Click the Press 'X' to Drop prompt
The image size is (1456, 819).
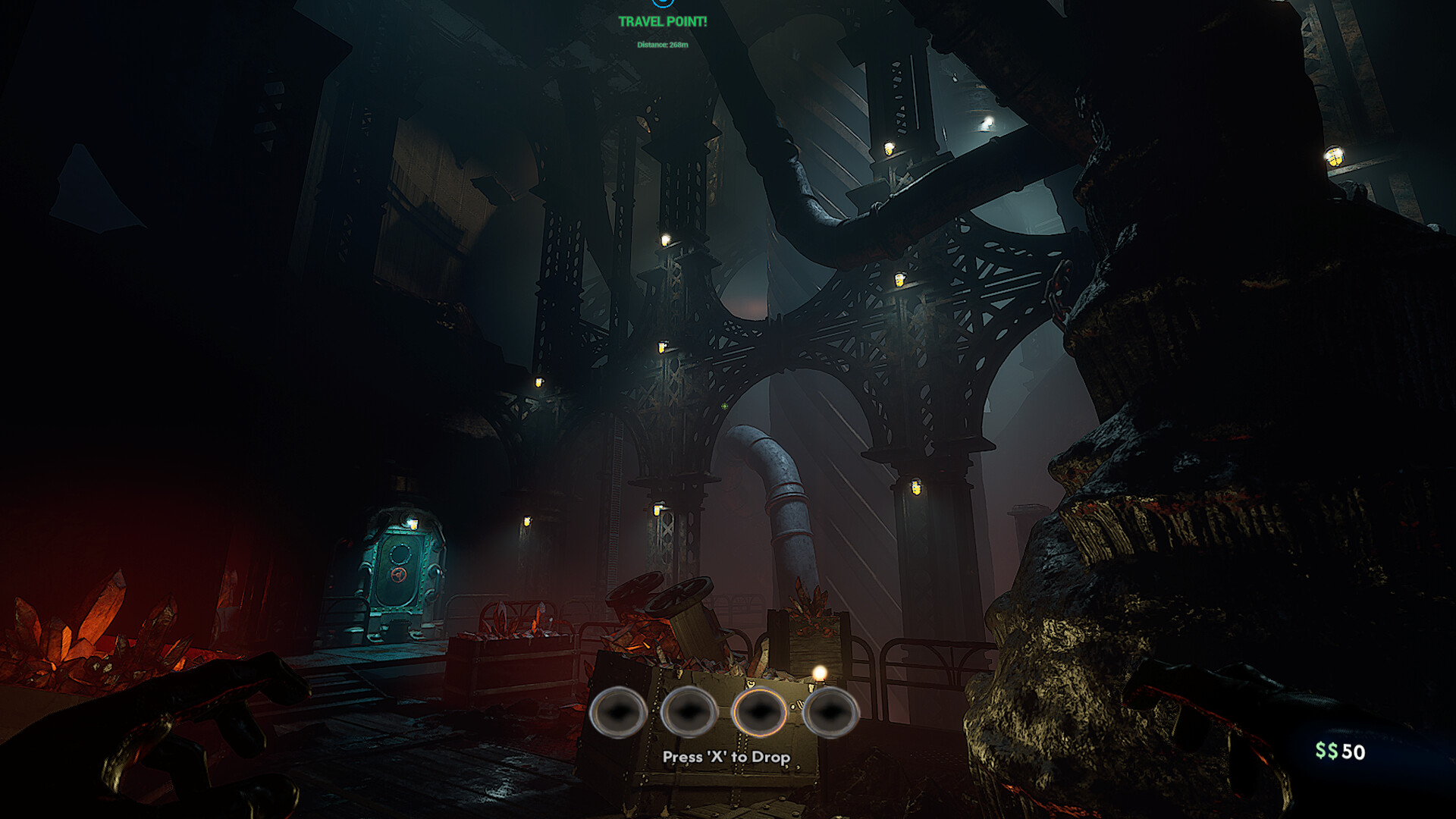(726, 757)
